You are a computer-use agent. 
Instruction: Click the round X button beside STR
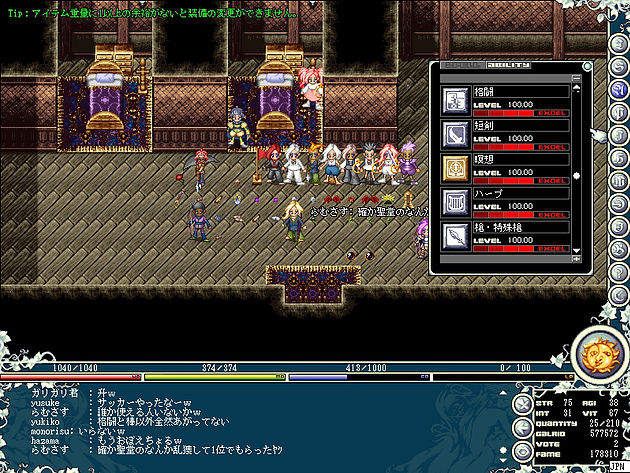pyautogui.click(x=522, y=405)
